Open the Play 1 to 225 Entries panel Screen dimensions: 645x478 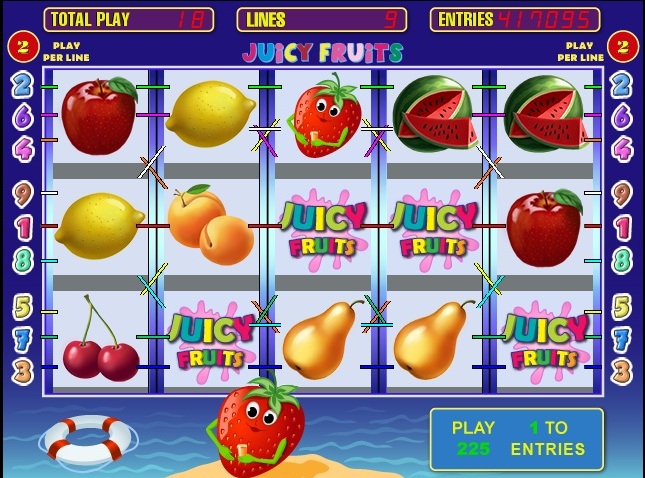(x=516, y=438)
